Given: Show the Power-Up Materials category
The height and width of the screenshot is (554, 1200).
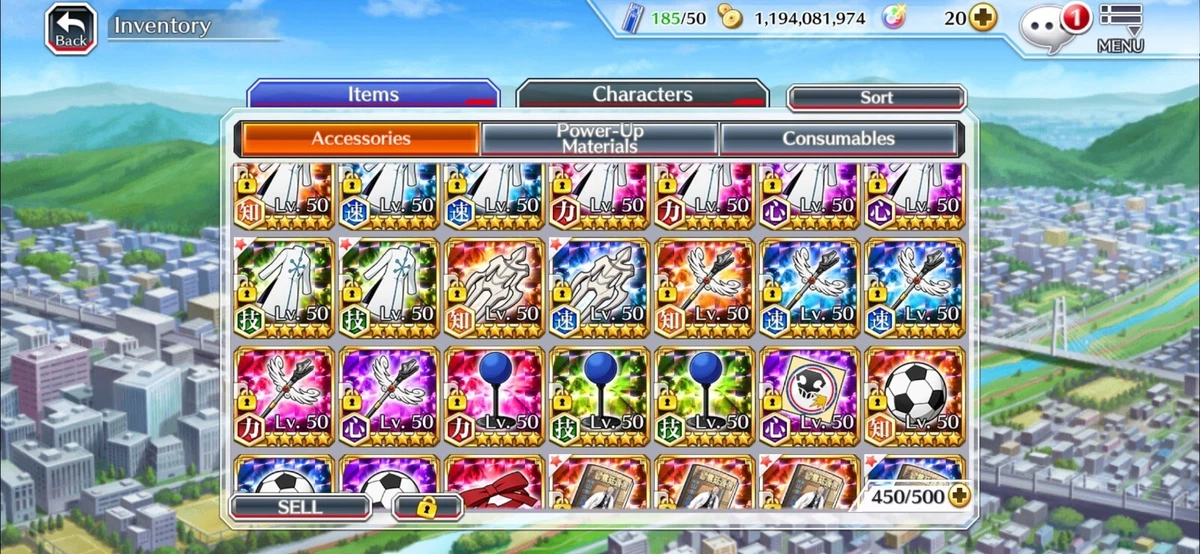Looking at the screenshot, I should tap(599, 139).
